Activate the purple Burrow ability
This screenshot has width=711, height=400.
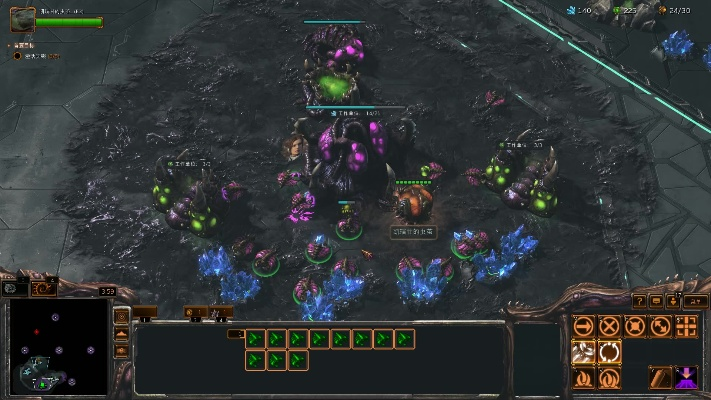coord(686,378)
